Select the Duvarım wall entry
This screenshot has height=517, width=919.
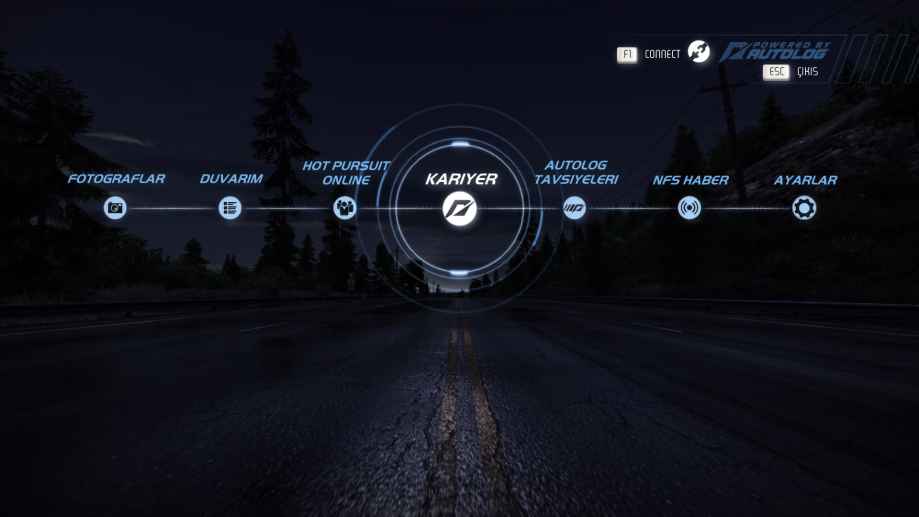pos(230,208)
